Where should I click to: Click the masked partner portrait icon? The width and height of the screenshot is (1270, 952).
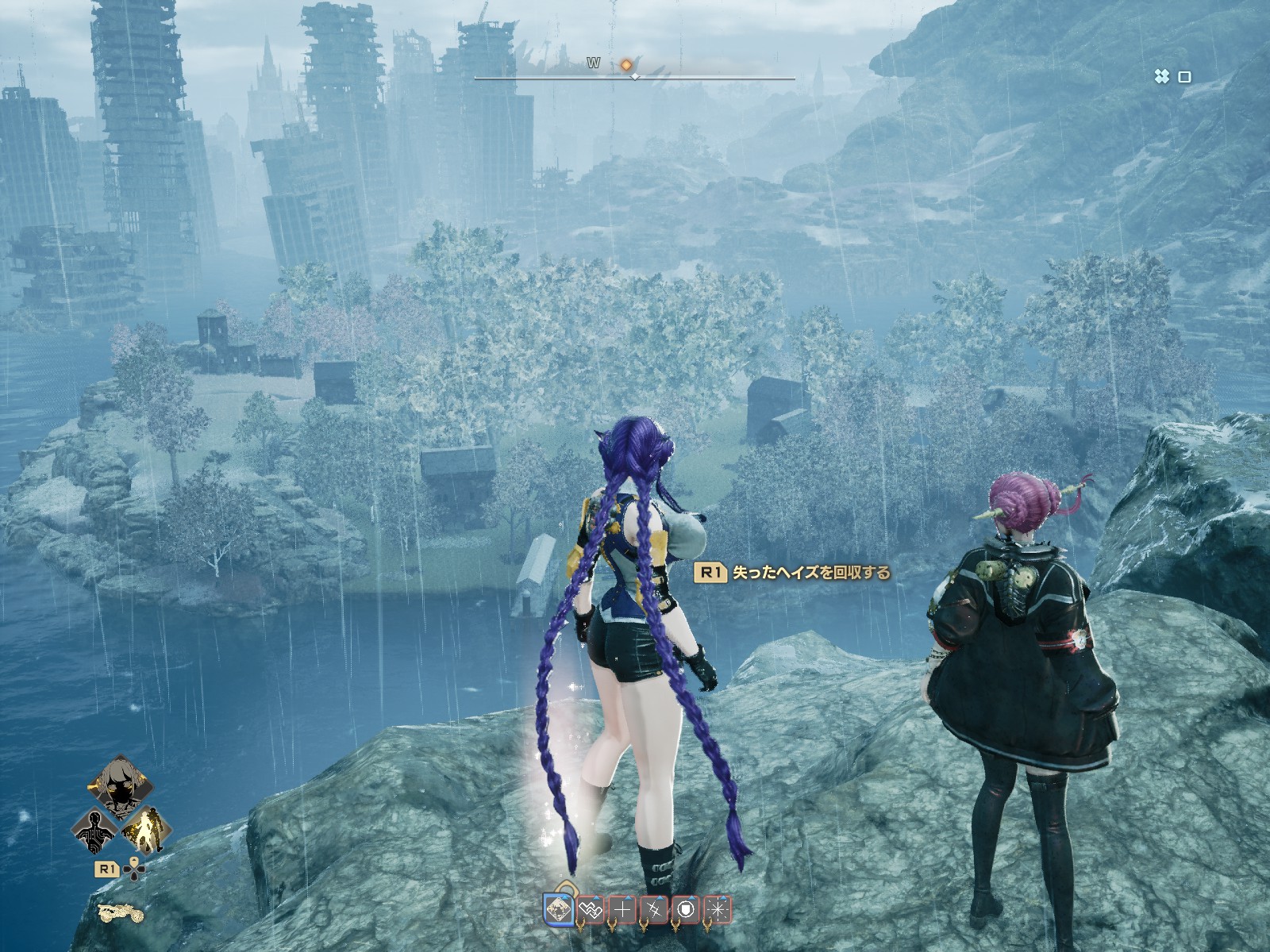pyautogui.click(x=119, y=787)
